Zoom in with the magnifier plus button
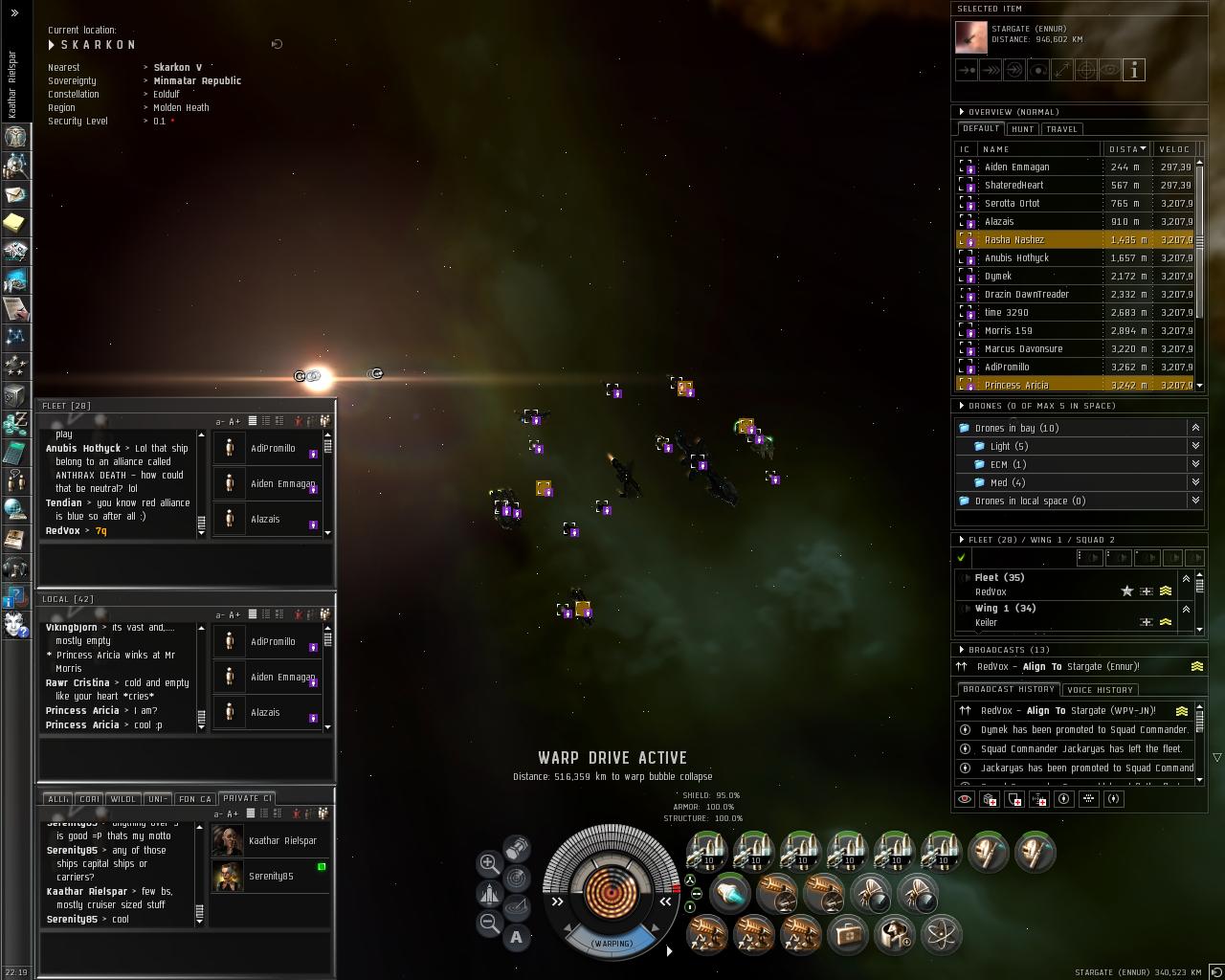 pyautogui.click(x=489, y=863)
